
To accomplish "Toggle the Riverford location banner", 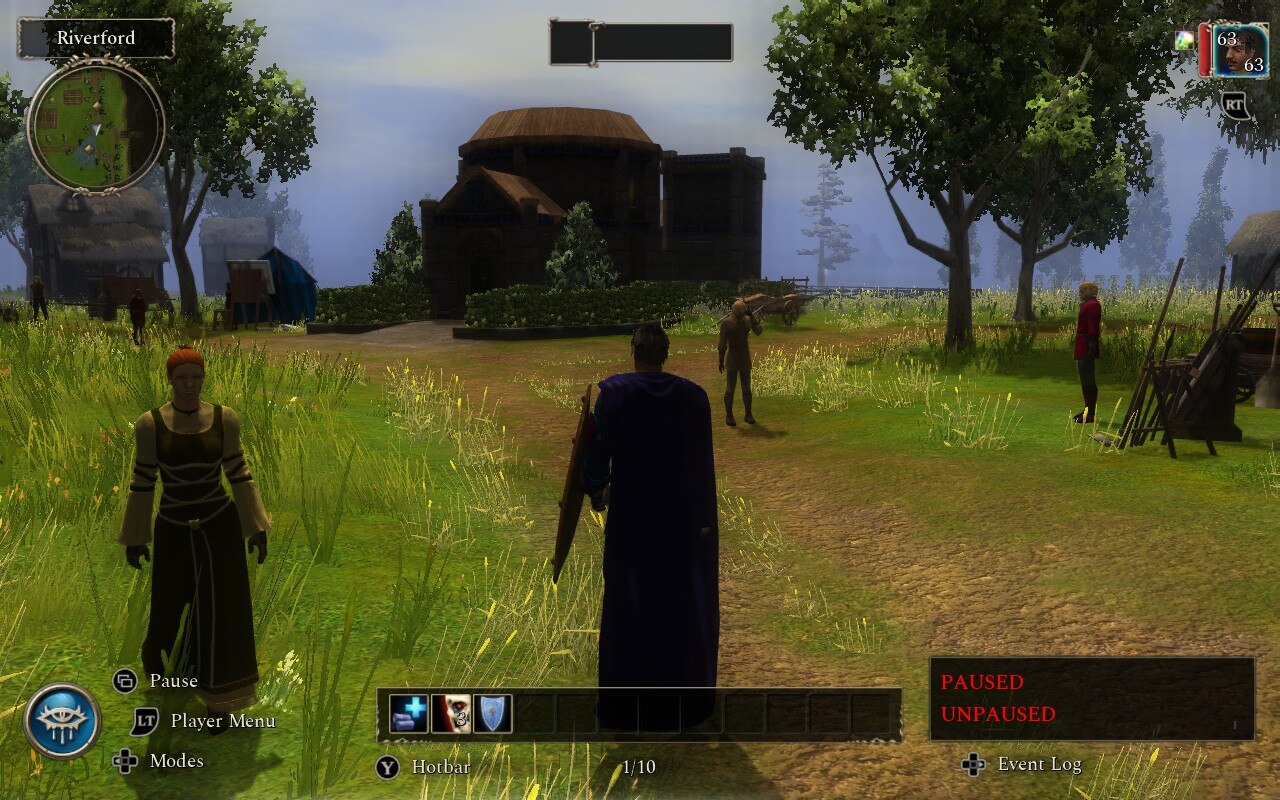I will pos(96,38).
